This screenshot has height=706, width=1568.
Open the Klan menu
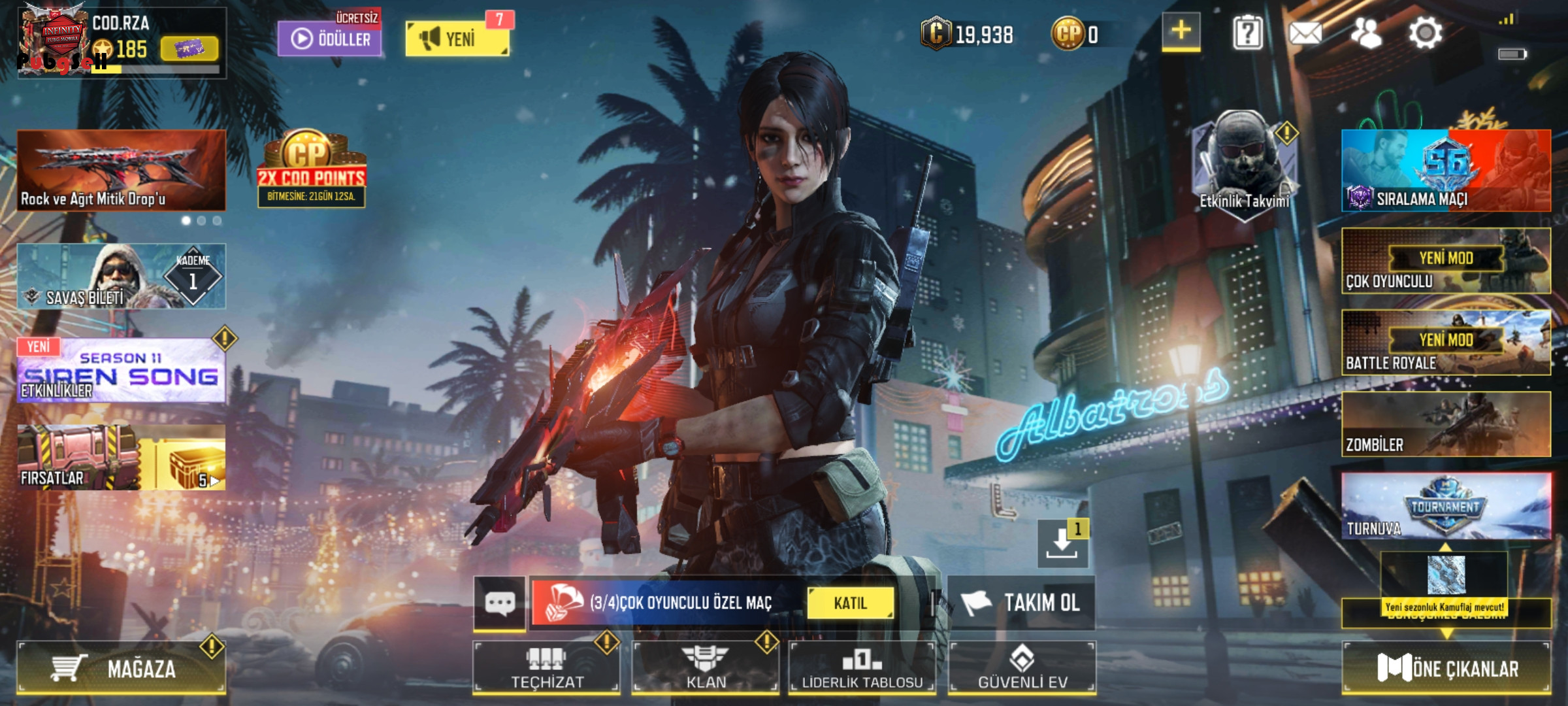tap(706, 667)
